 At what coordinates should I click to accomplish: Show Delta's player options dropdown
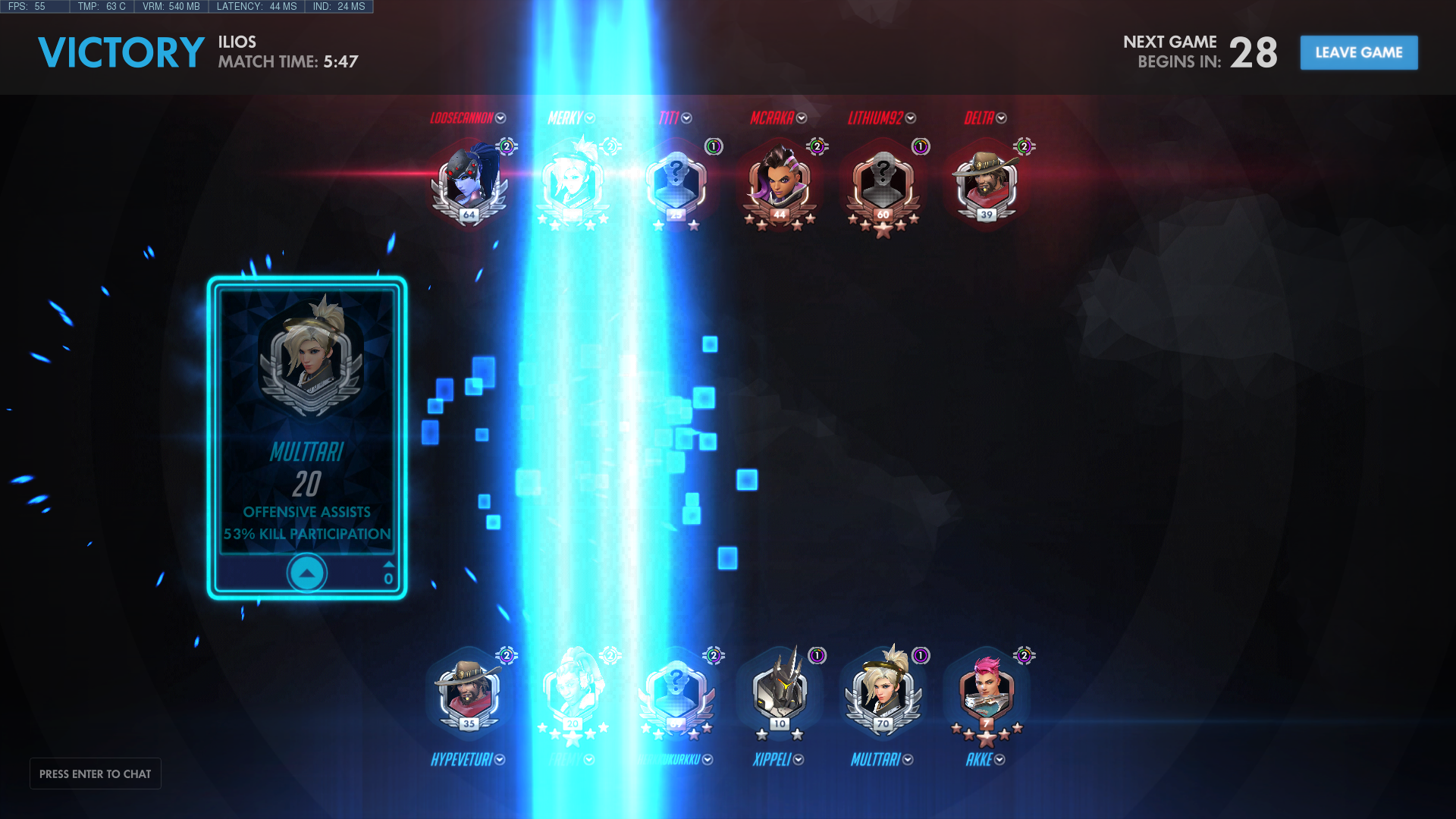click(1001, 118)
